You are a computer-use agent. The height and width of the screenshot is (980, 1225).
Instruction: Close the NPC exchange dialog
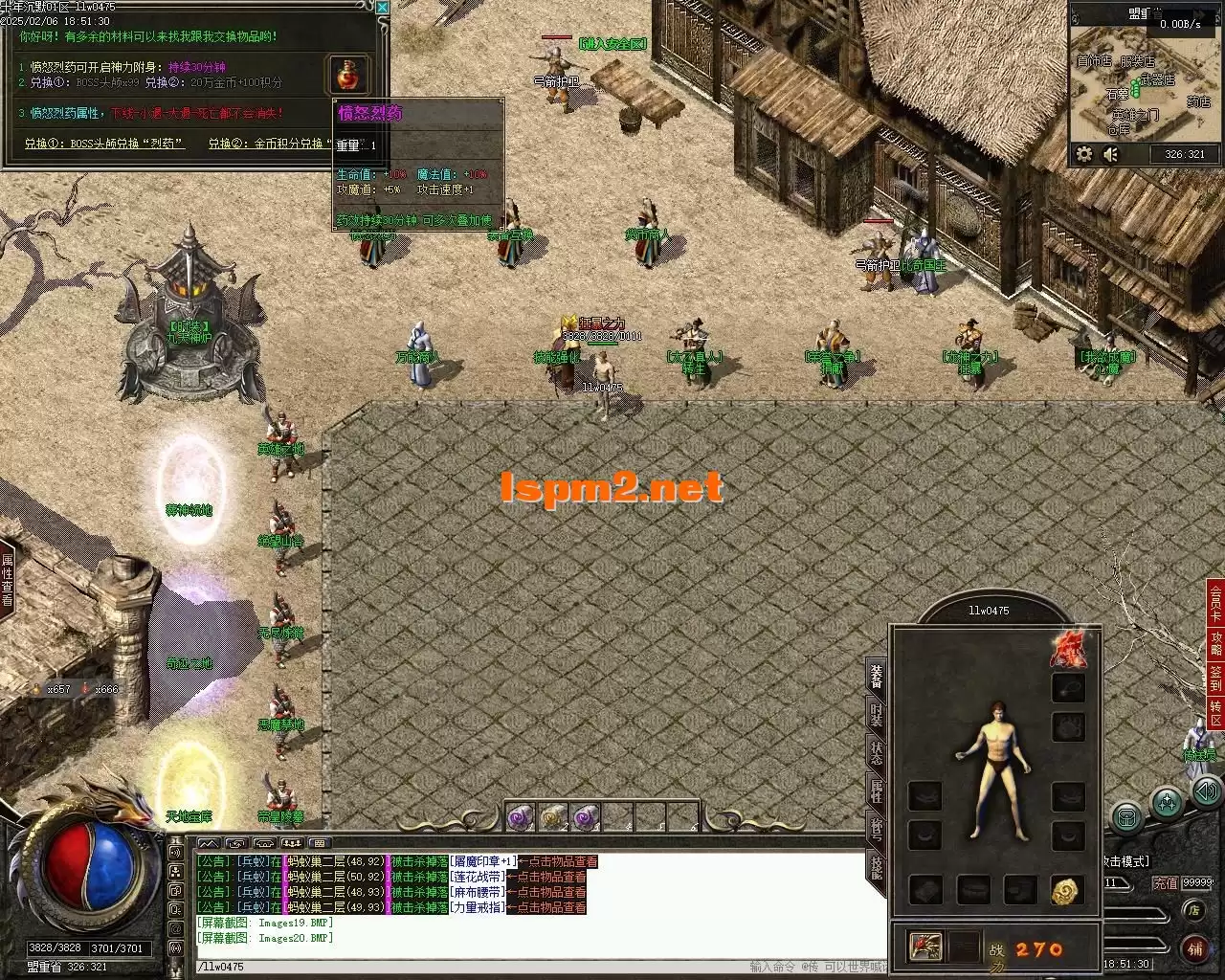383,8
